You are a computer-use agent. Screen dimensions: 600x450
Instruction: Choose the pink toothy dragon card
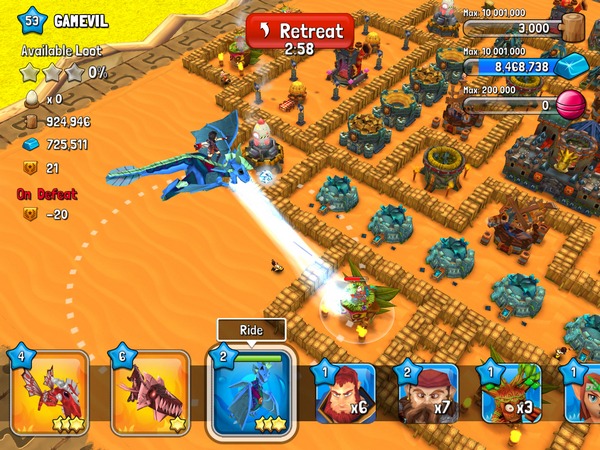[149, 392]
